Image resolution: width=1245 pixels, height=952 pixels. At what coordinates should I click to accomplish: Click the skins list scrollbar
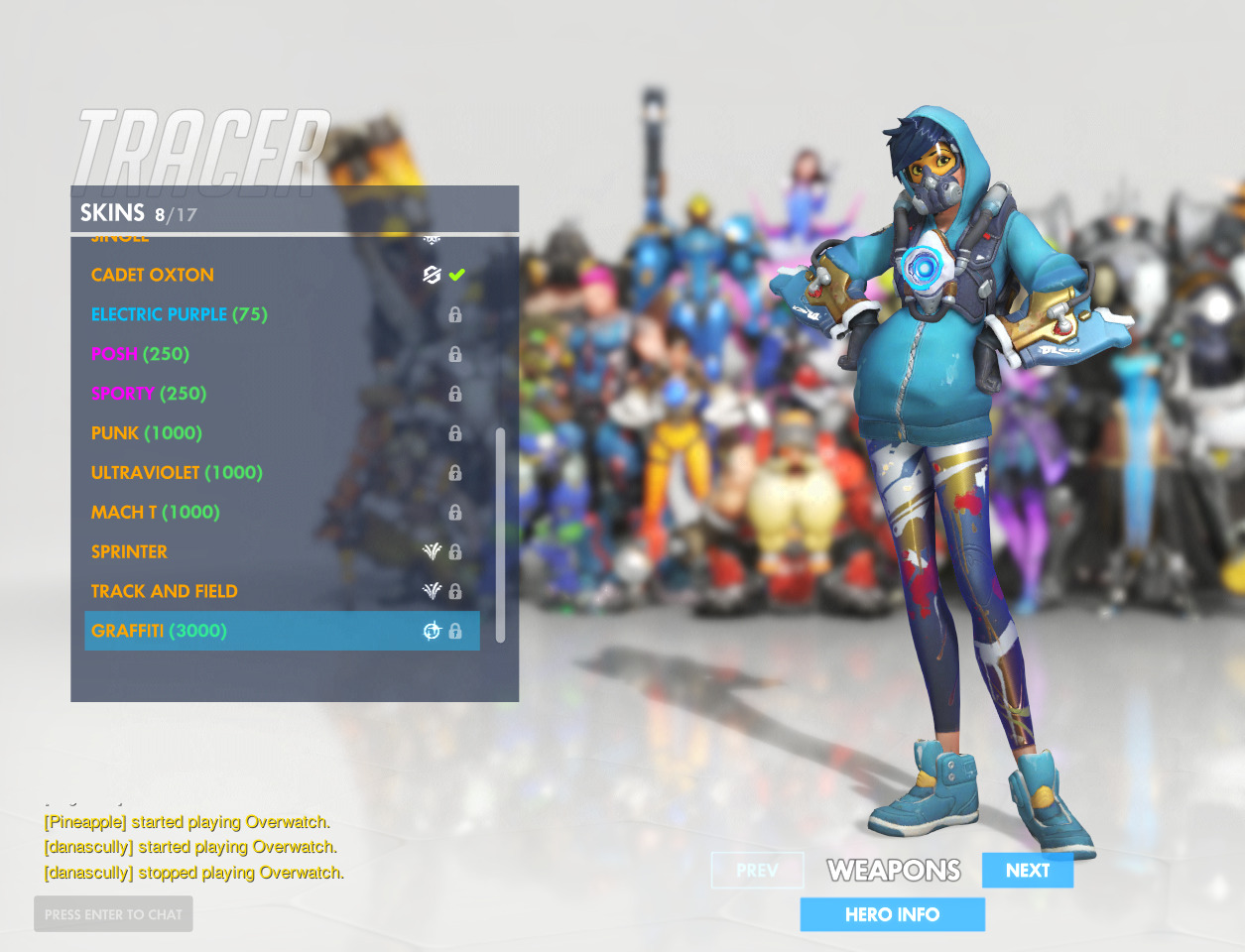click(500, 535)
